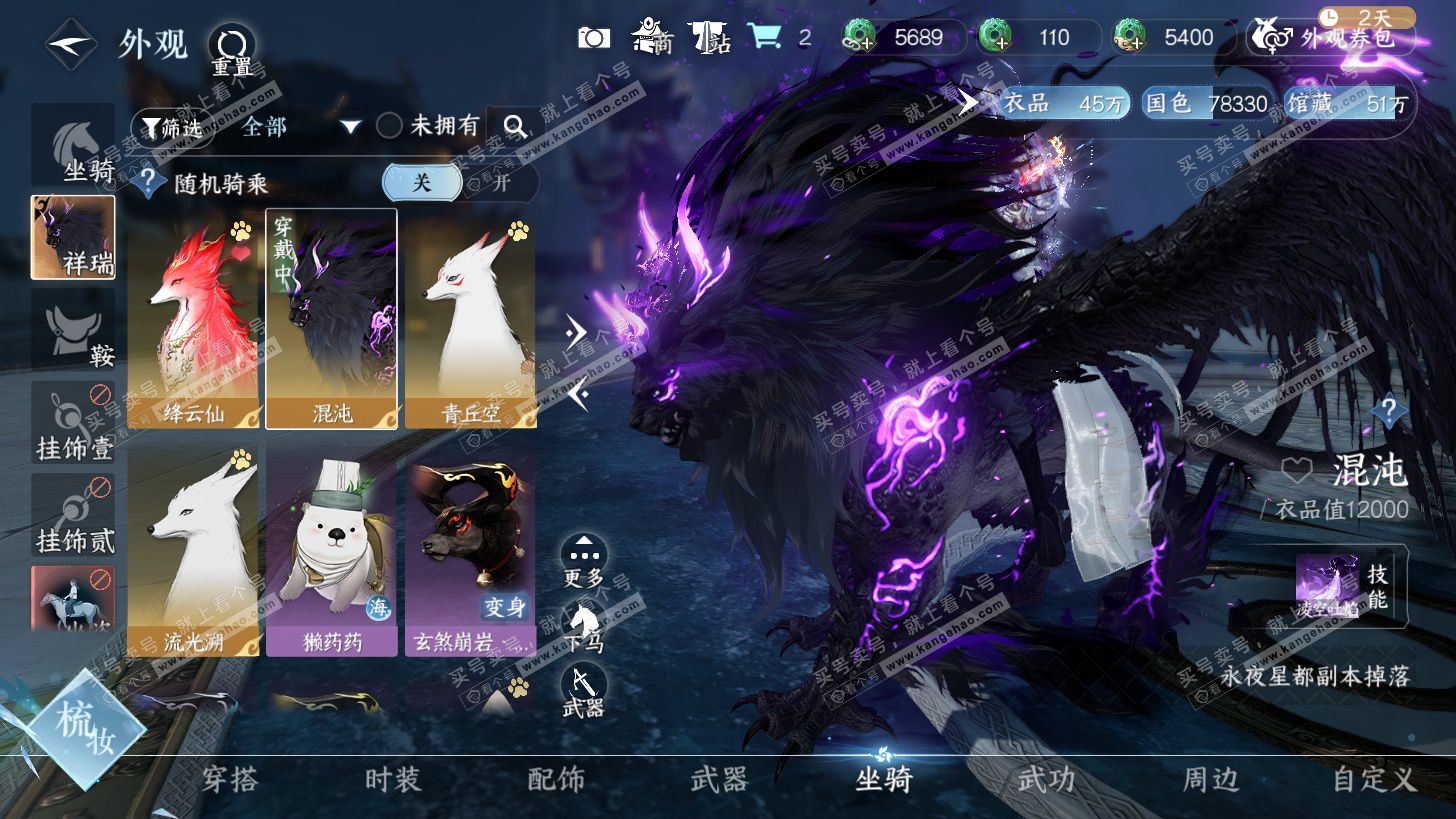Image resolution: width=1456 pixels, height=819 pixels.
Task: Open the 武功 bottom tab
Action: tap(1046, 779)
